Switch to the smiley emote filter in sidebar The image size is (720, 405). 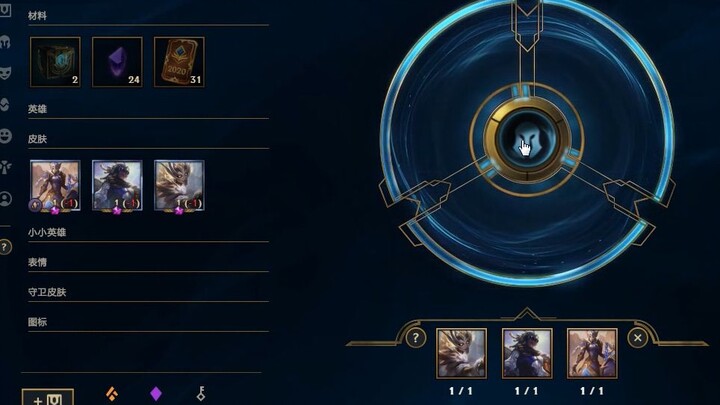(6, 135)
